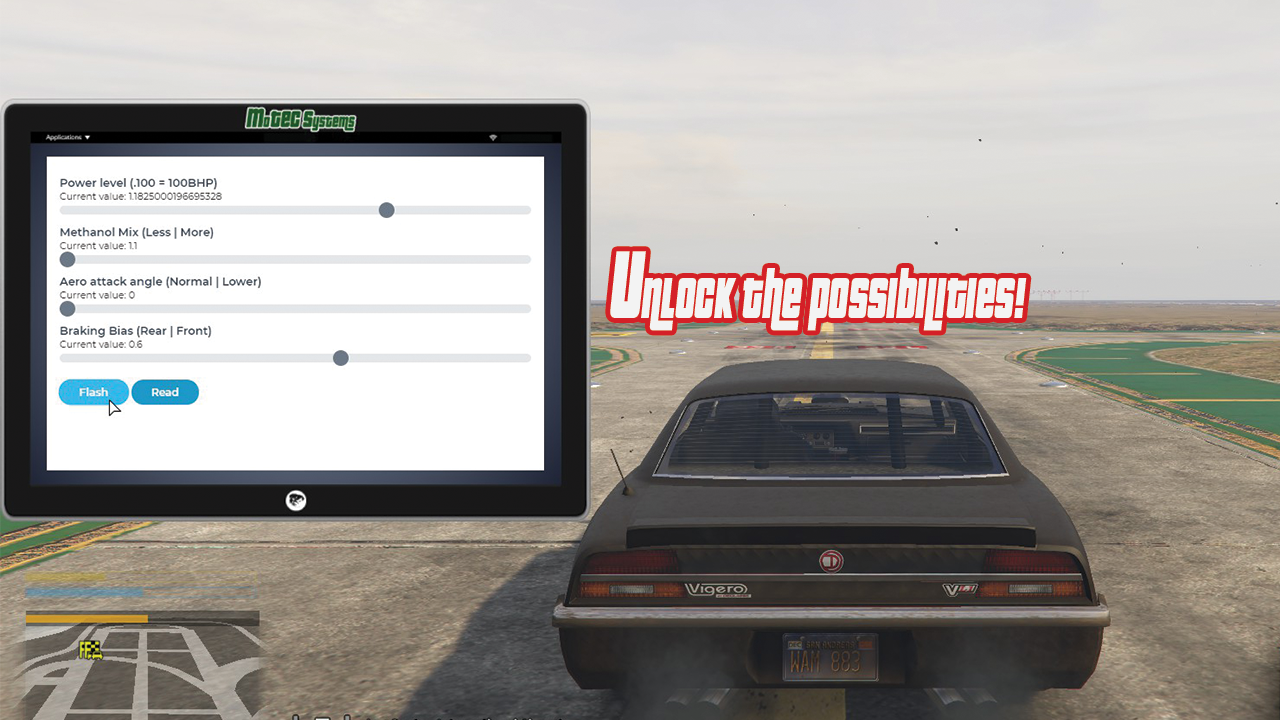Tap the home button below the tablet screen
The image size is (1280, 720).
coord(295,501)
